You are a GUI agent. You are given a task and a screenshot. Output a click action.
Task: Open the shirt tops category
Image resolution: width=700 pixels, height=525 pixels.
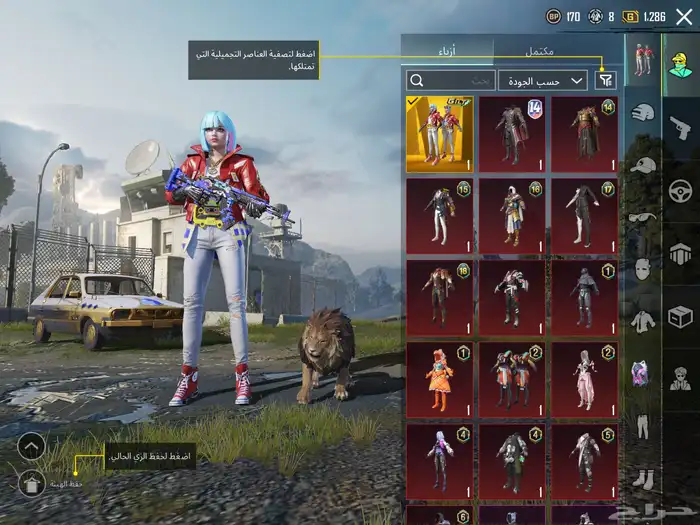[642, 321]
